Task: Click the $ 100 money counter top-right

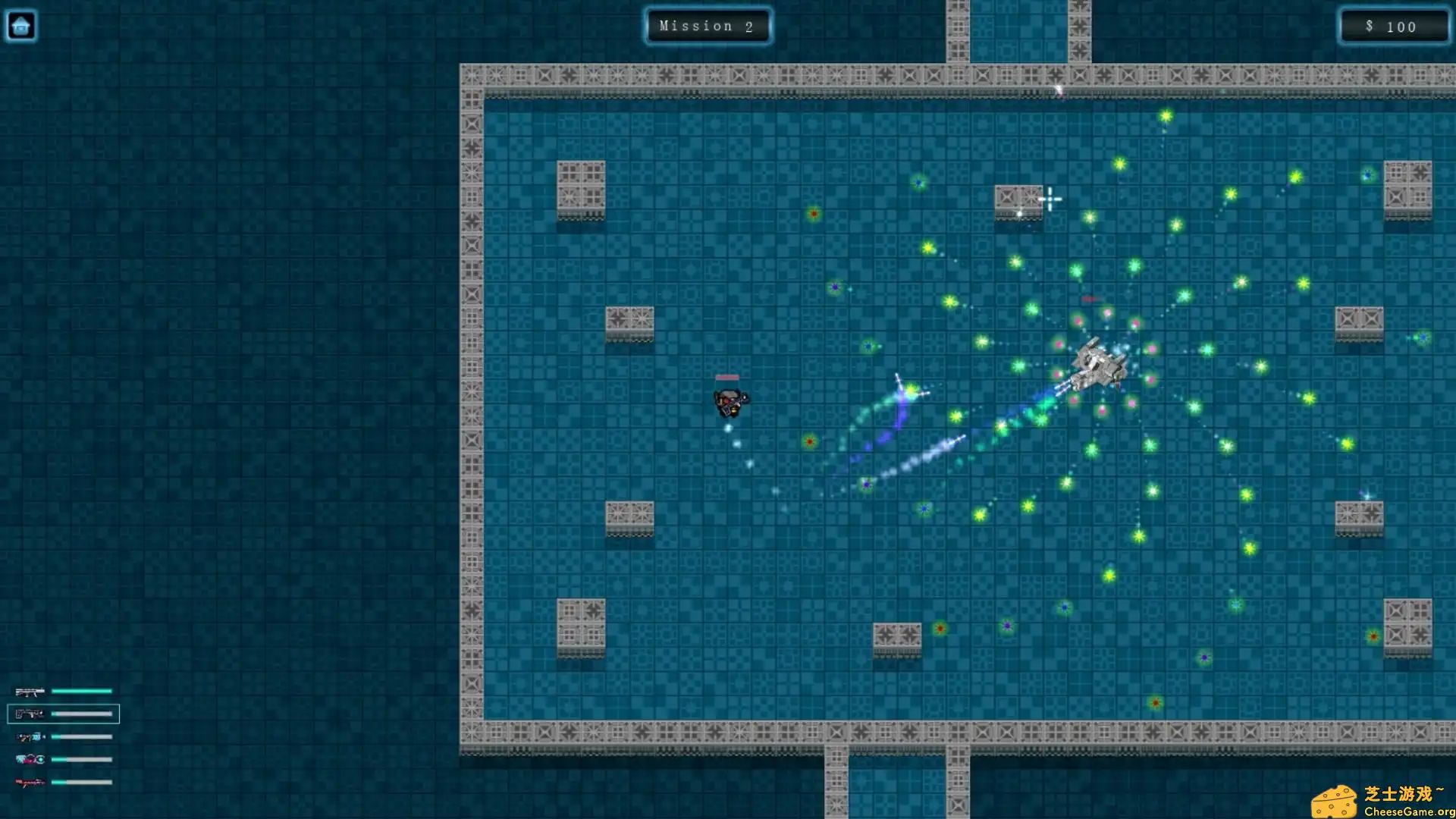Action: (1394, 27)
